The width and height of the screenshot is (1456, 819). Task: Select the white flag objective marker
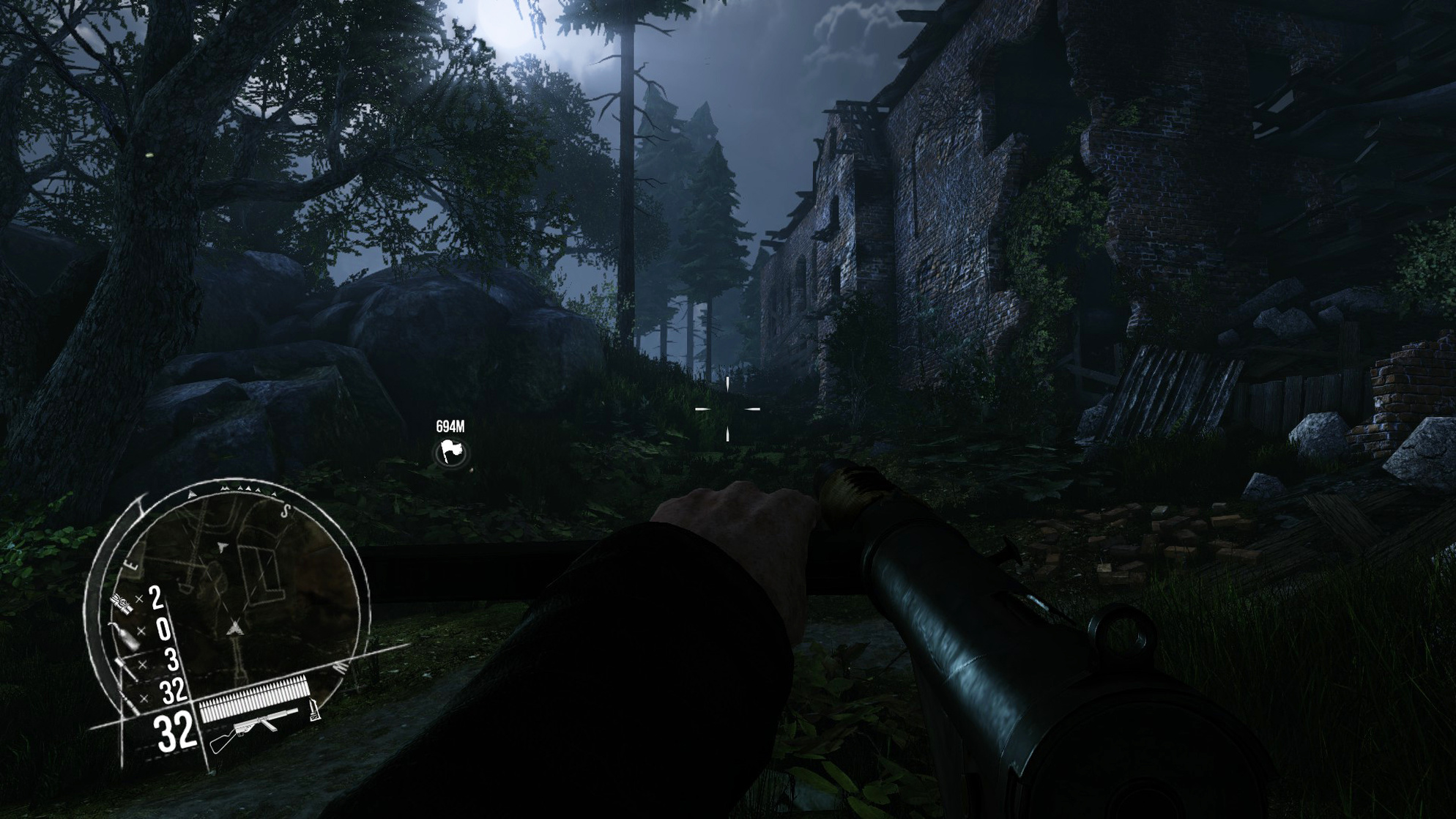(x=450, y=452)
